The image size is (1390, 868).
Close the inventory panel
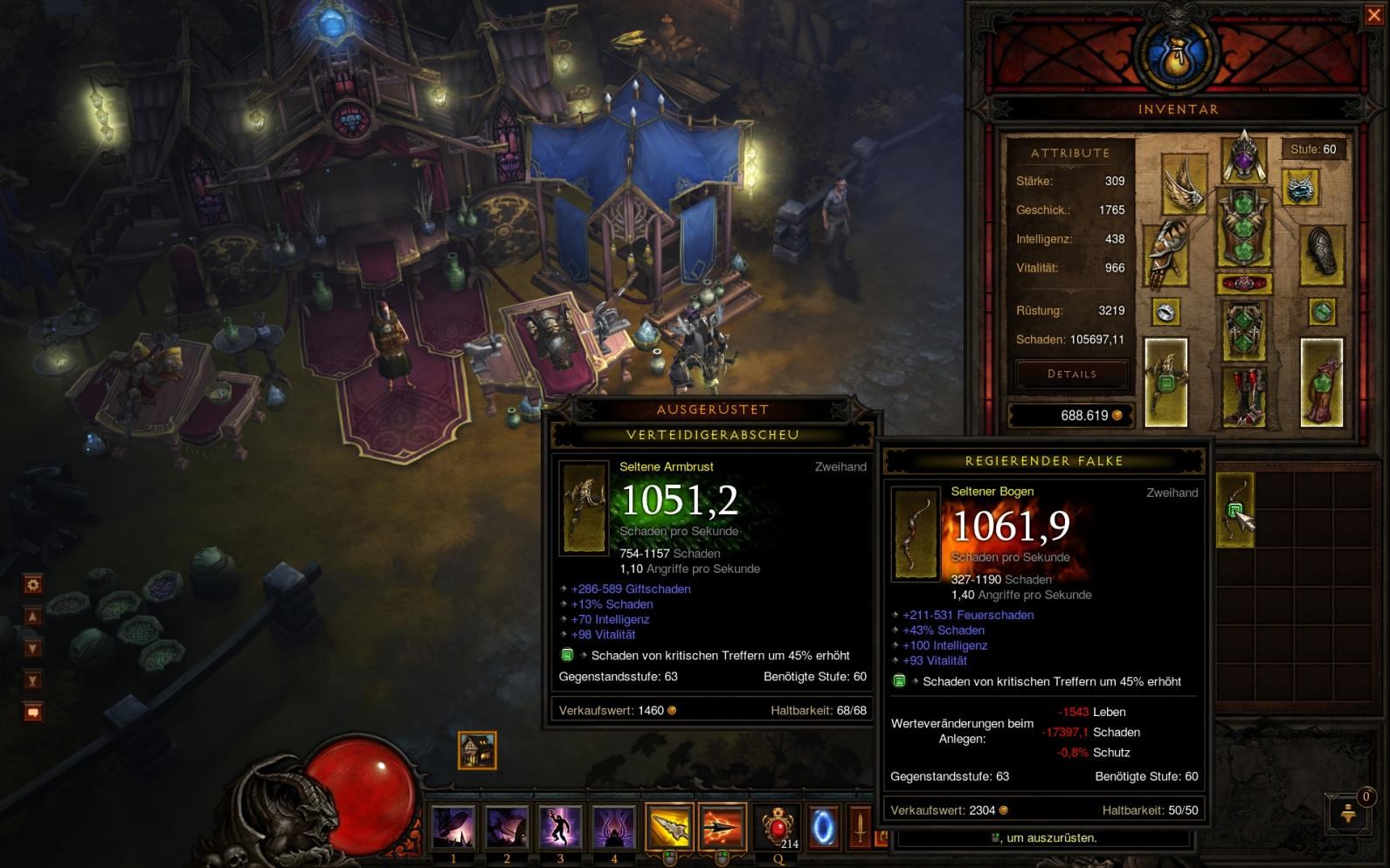point(1373,16)
